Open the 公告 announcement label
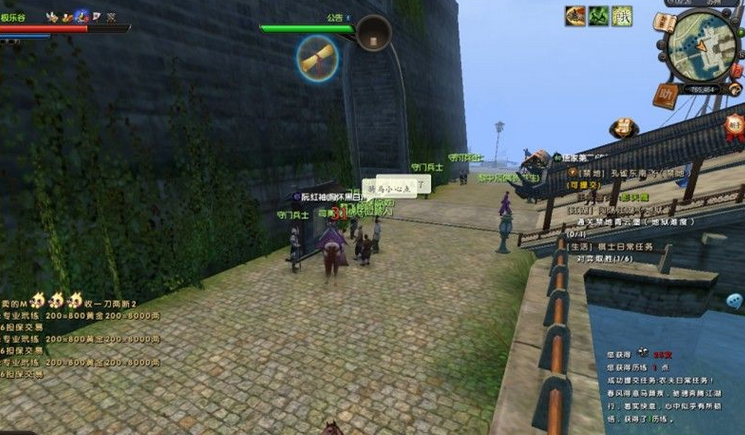Viewport: 745px width, 435px height. (335, 17)
